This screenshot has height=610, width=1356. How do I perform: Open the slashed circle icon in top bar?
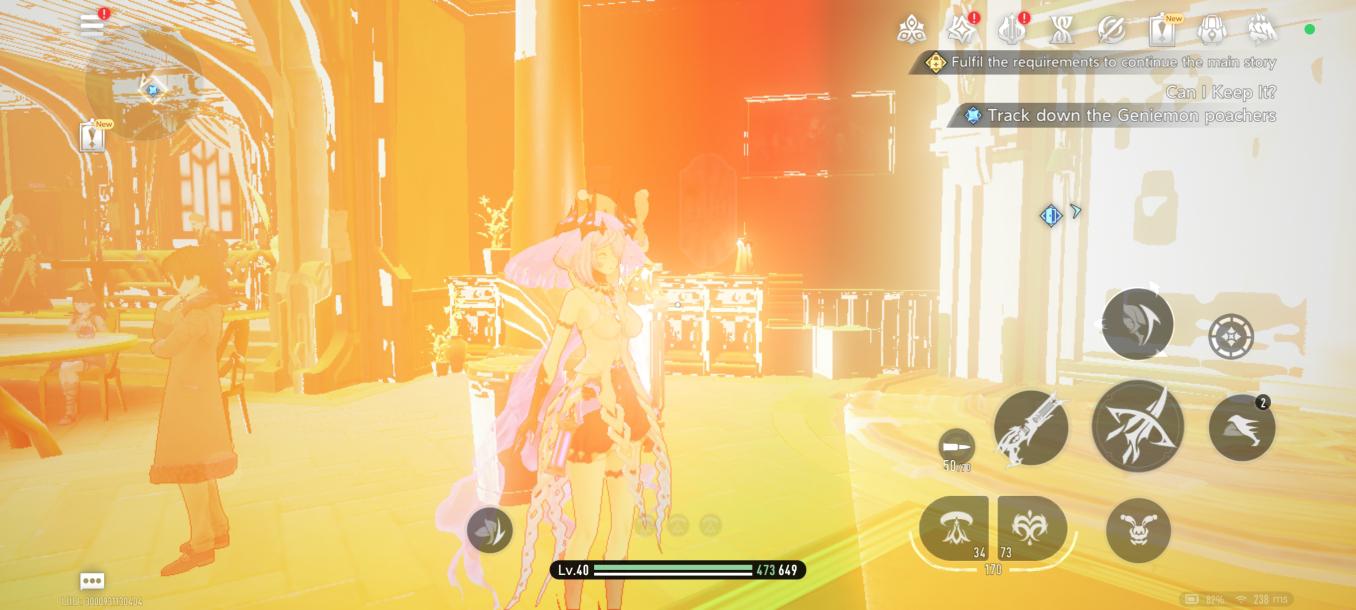point(1111,30)
